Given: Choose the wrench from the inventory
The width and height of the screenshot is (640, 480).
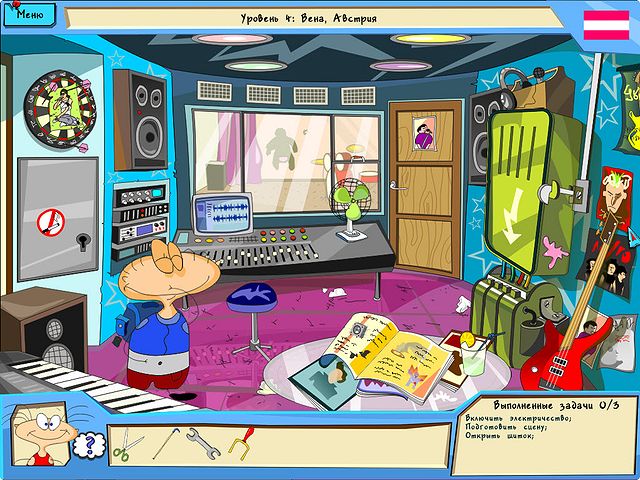Looking at the screenshot, I should [x=203, y=442].
